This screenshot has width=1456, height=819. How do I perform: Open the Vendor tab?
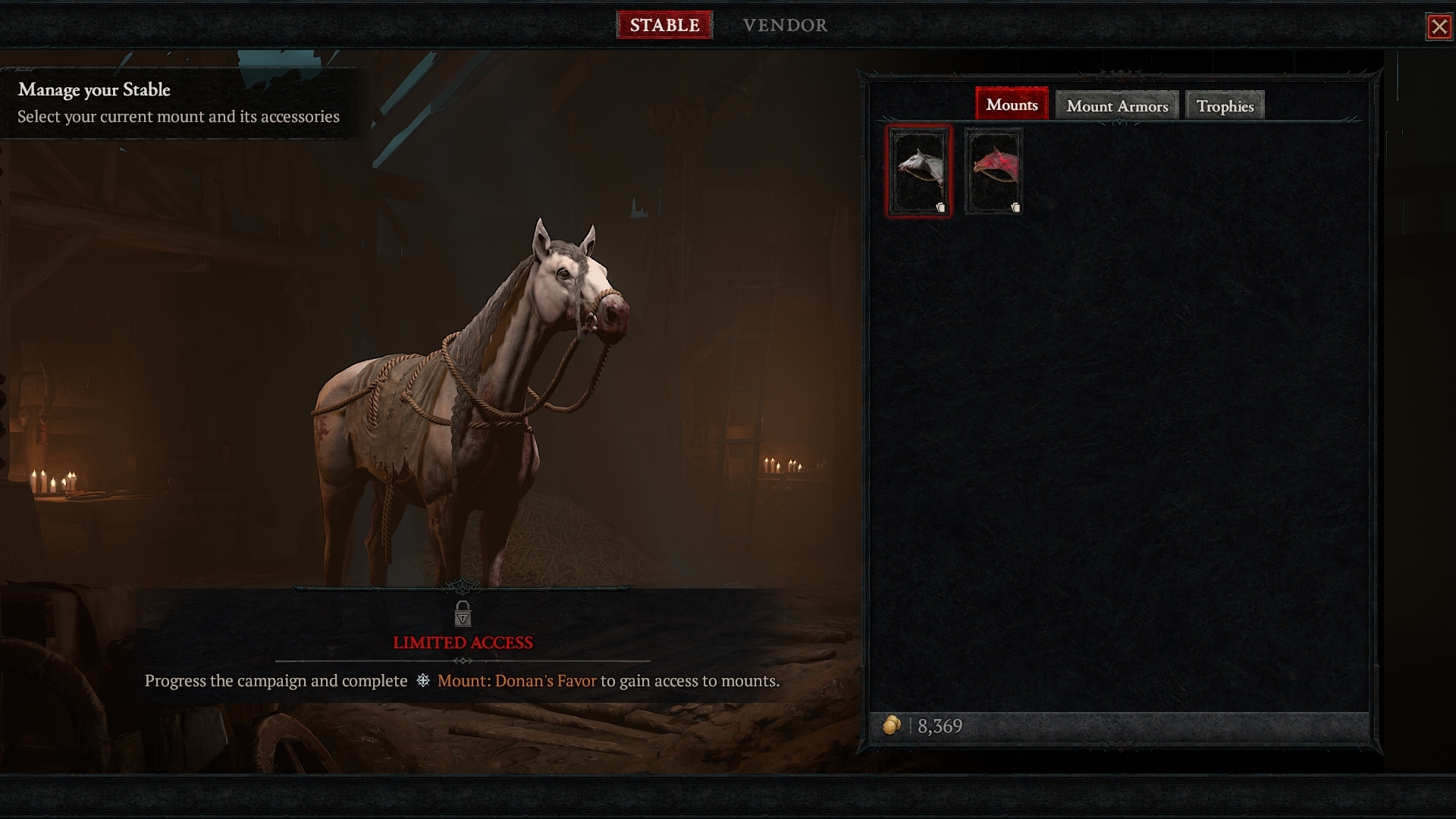click(x=785, y=25)
